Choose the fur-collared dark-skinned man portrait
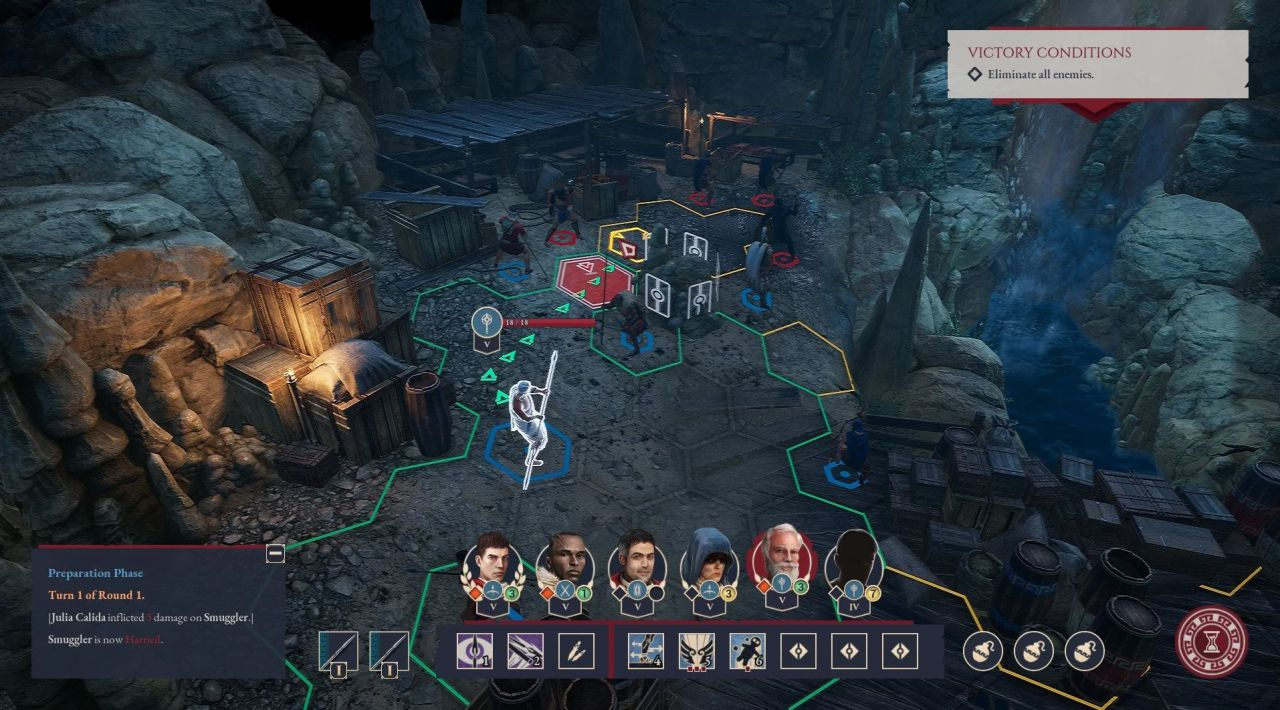1280x710 pixels. click(565, 564)
